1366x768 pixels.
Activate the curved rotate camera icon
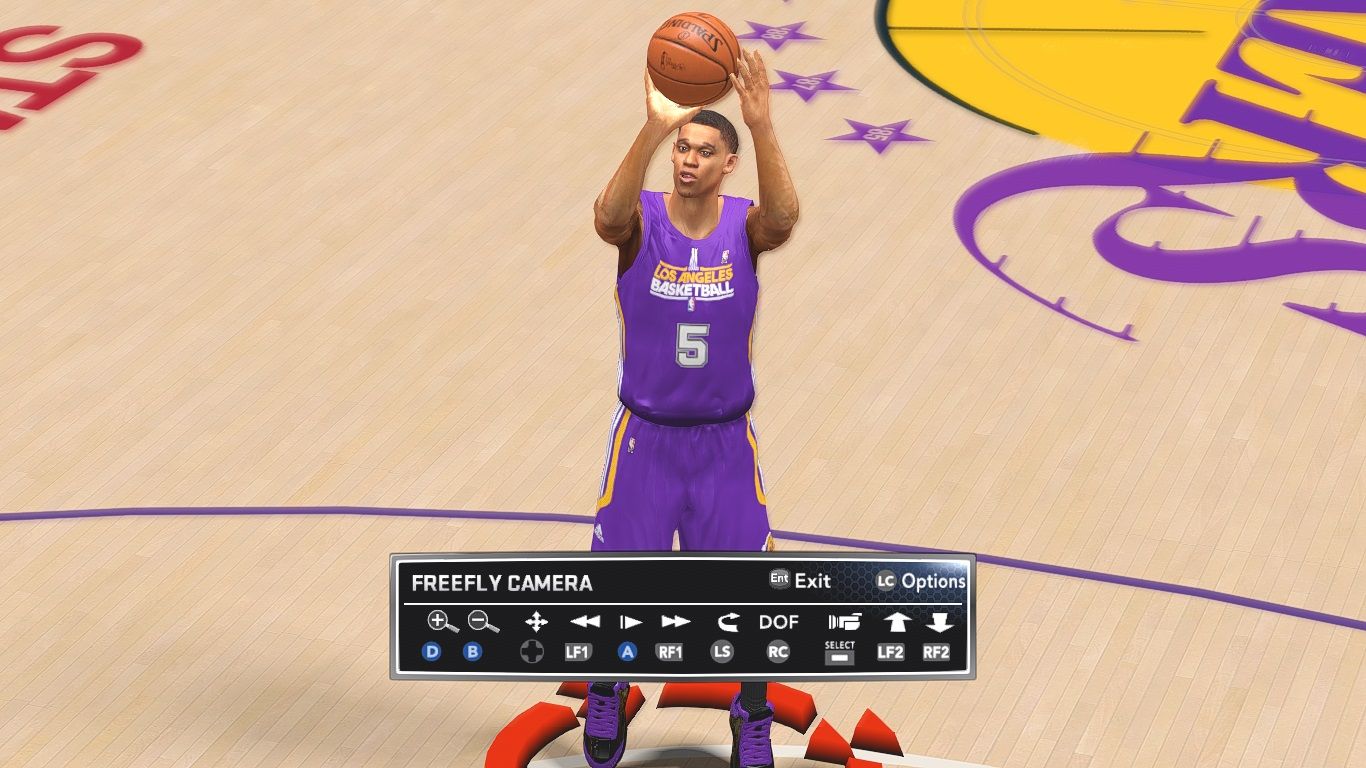tap(727, 622)
